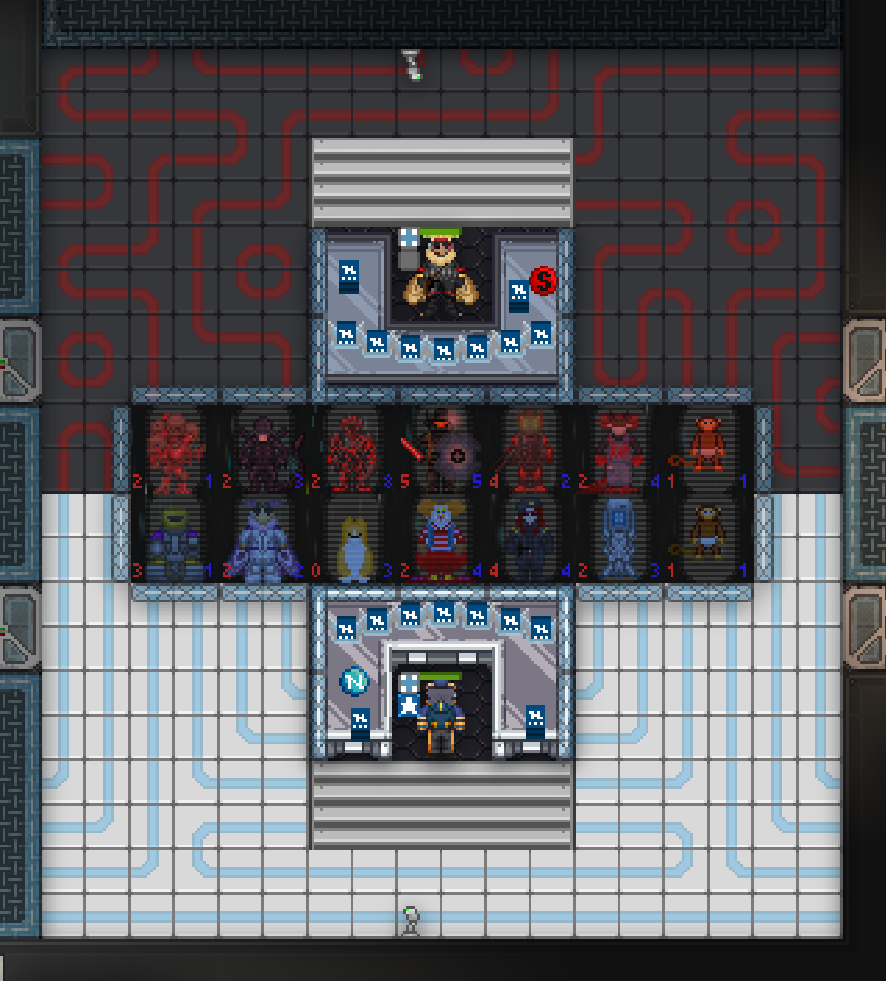The height and width of the screenshot is (981, 886).
Task: Pick the brown monkey unit
Action: (707, 540)
